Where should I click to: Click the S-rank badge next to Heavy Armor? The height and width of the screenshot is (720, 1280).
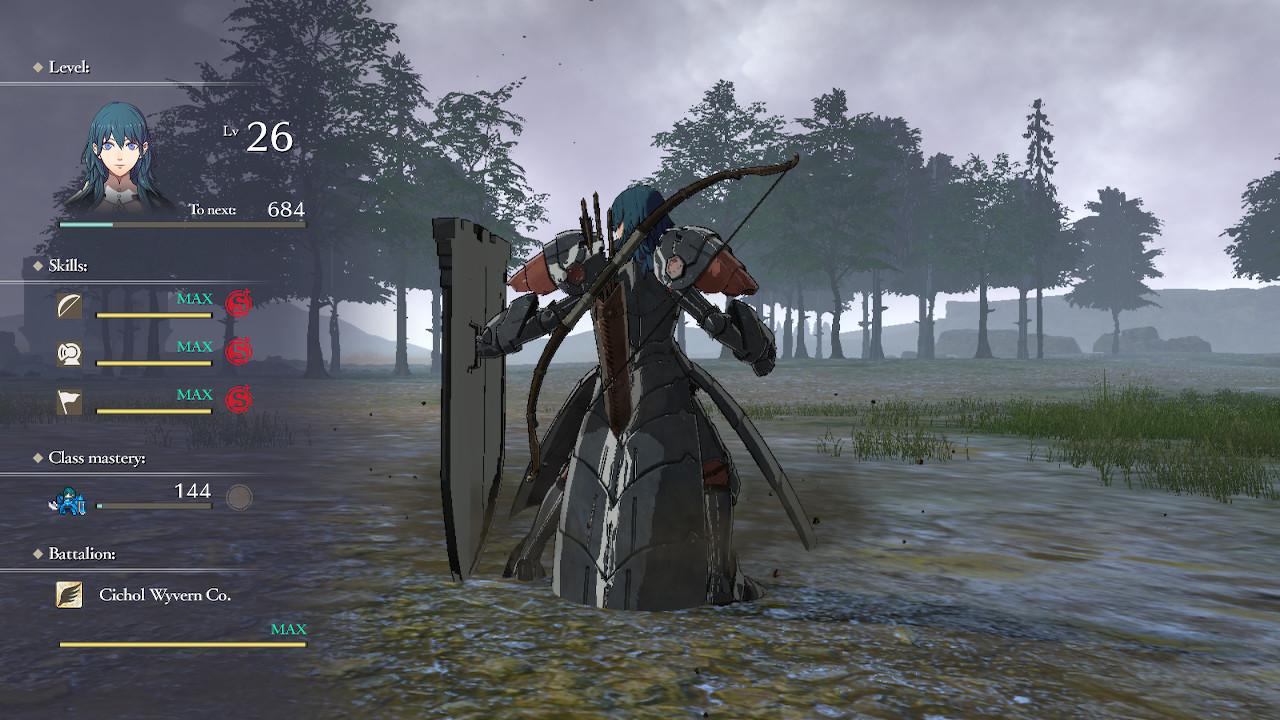[238, 347]
